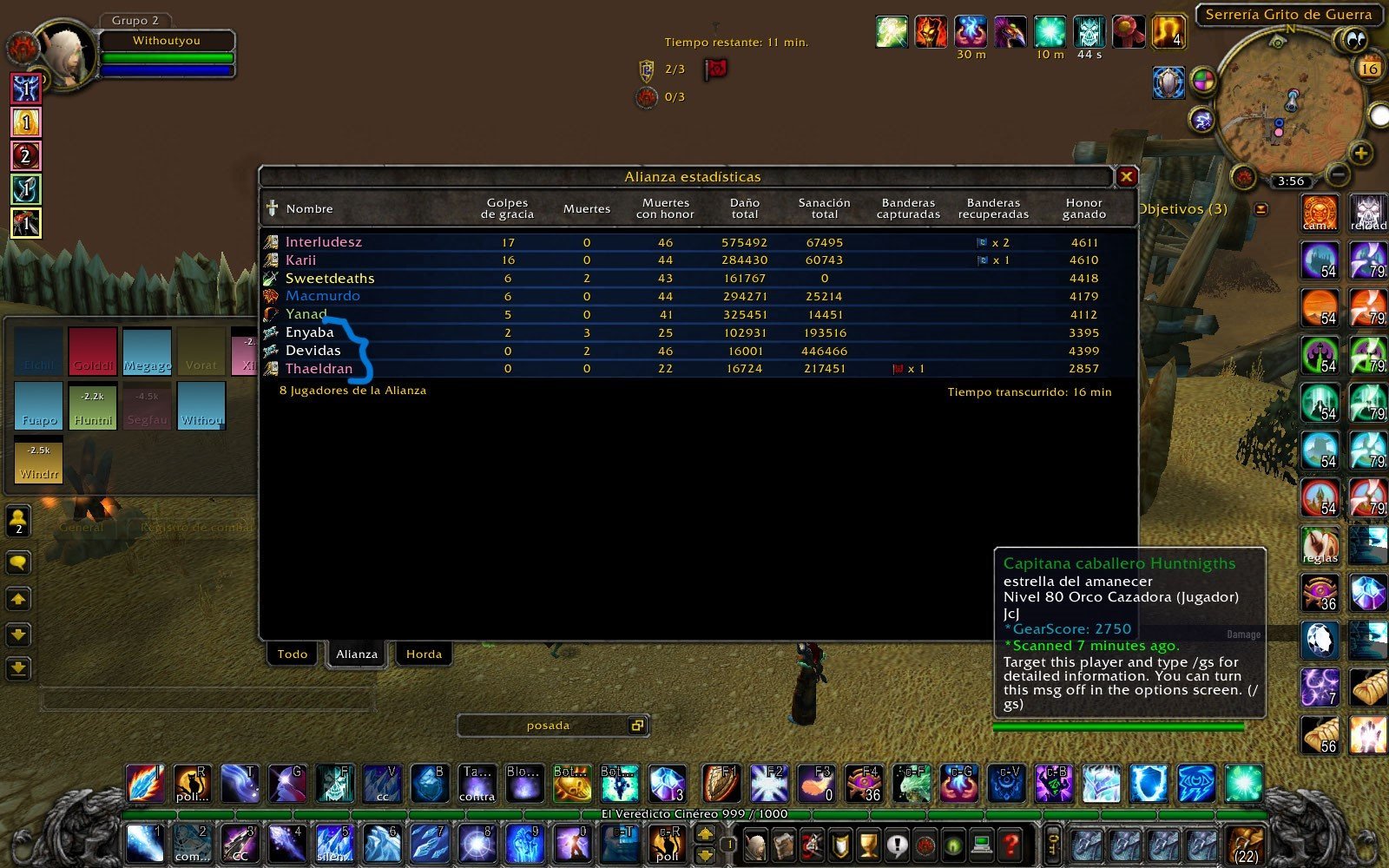Image resolution: width=1389 pixels, height=868 pixels.
Task: Zoom in the minimap with plus button
Action: click(1360, 155)
